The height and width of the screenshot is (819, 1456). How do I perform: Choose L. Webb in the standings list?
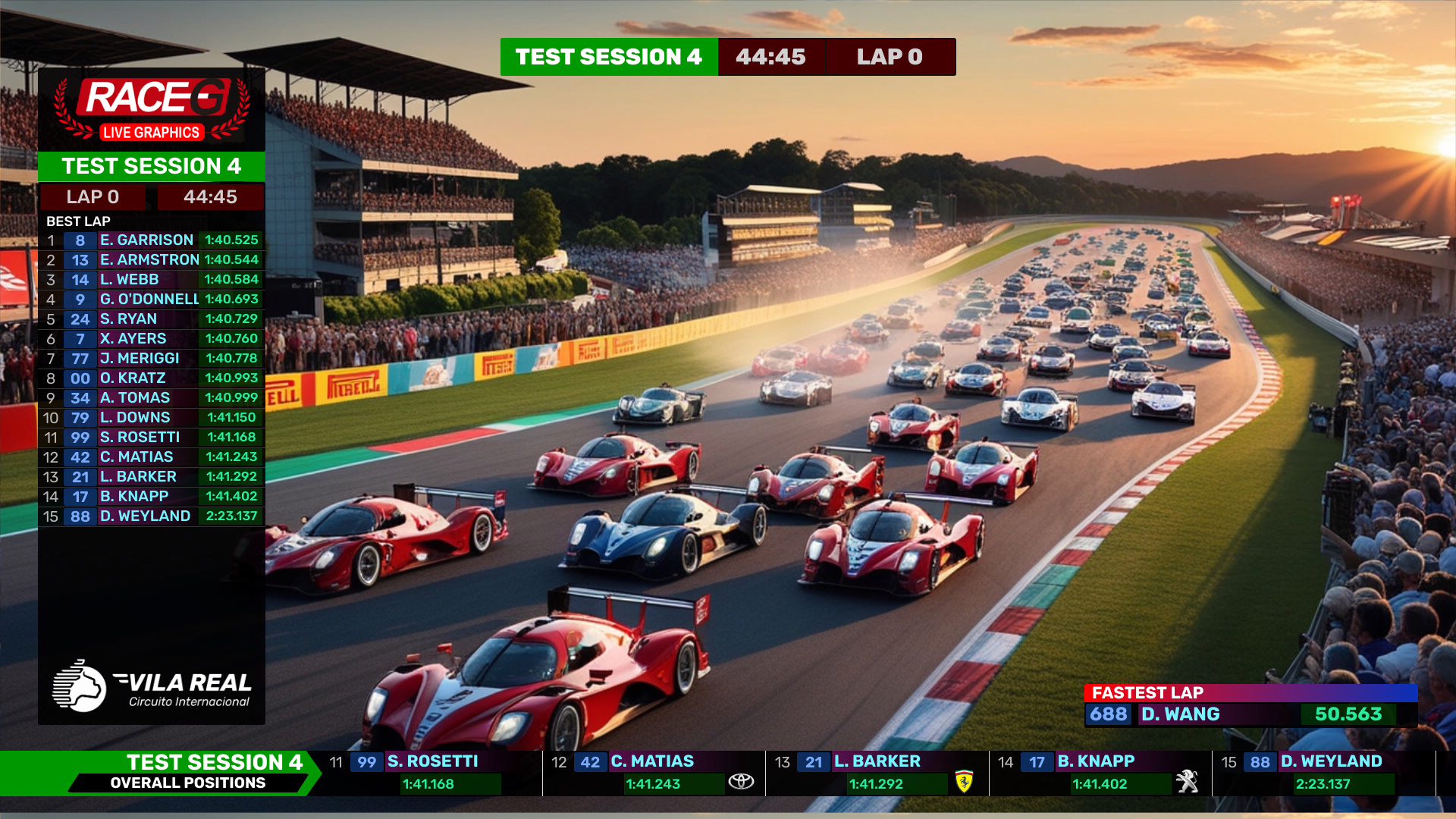152,280
